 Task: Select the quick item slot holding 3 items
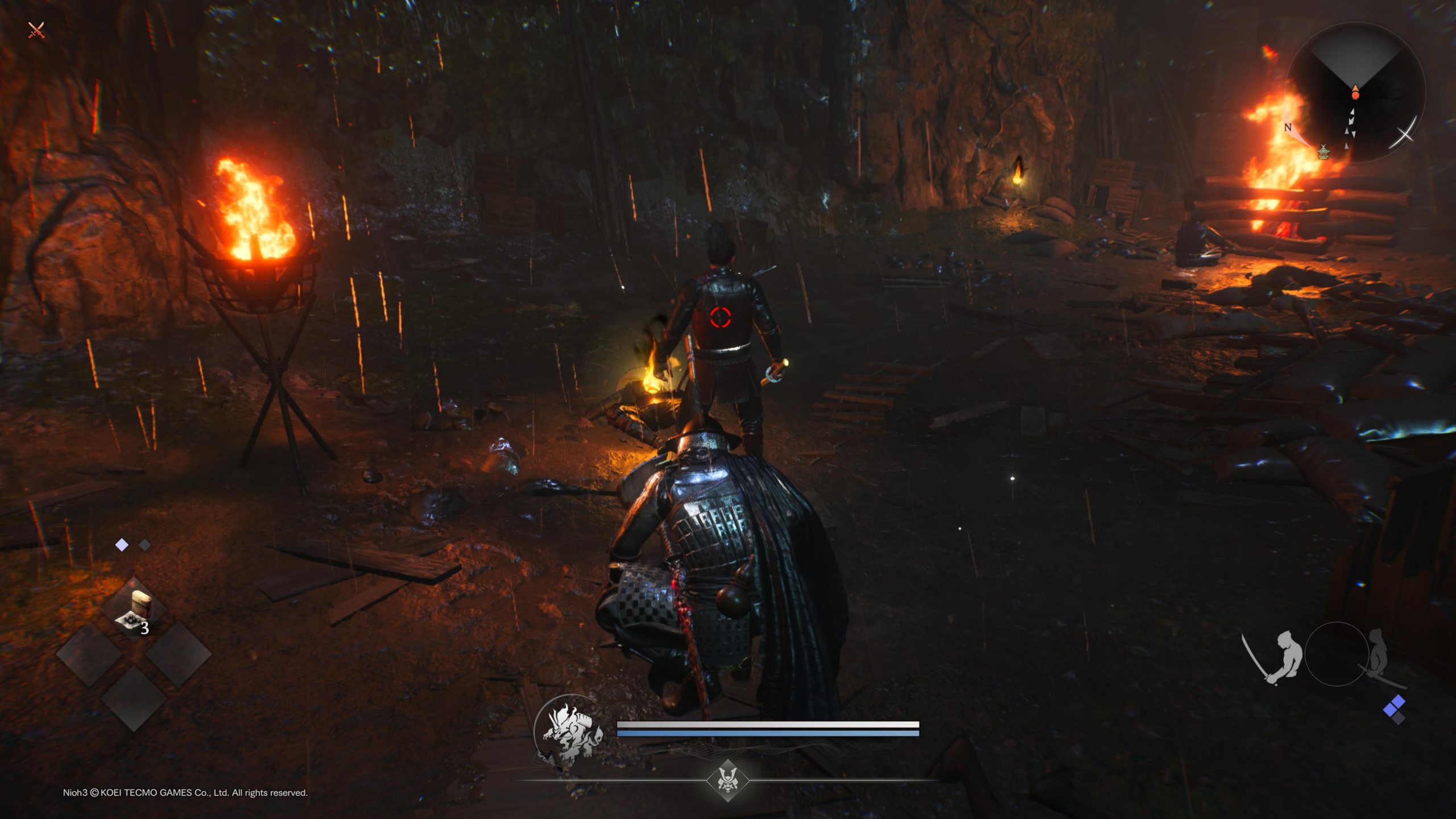click(x=134, y=611)
